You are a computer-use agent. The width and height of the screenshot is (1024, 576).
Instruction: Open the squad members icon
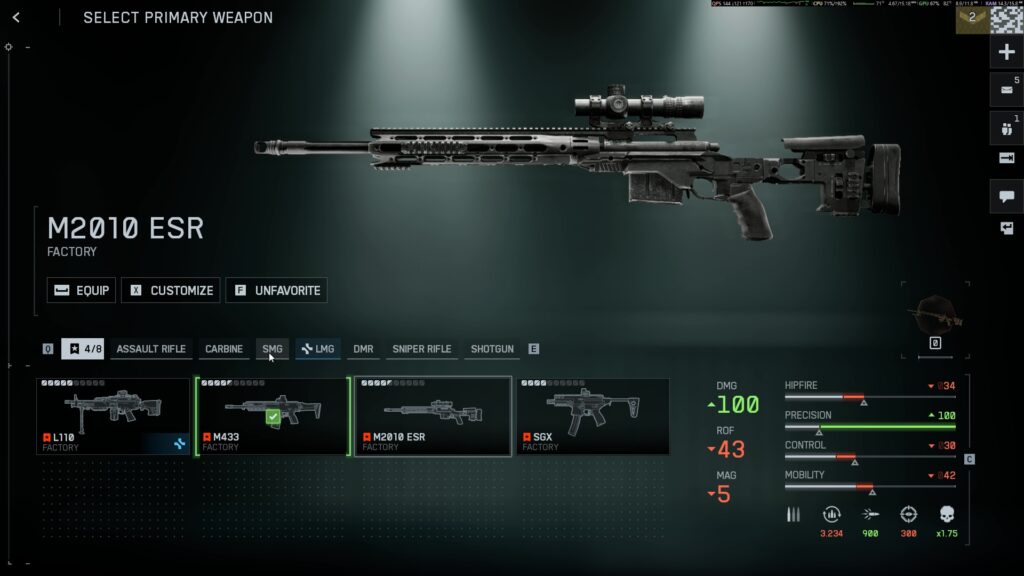[1006, 128]
